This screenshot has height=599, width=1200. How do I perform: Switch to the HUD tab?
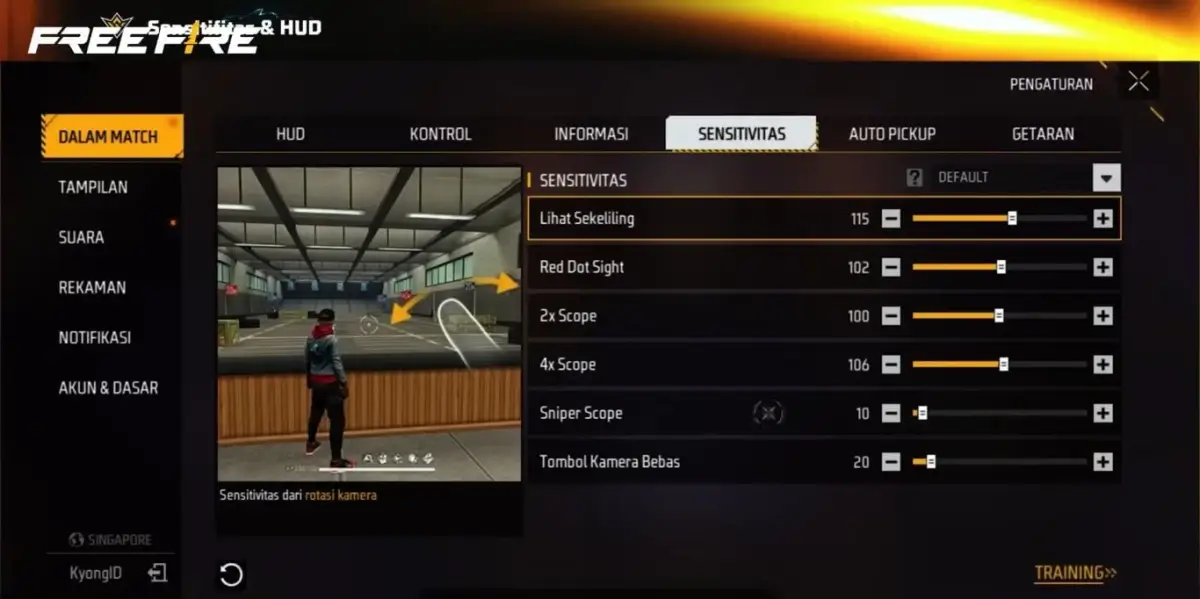pos(290,134)
